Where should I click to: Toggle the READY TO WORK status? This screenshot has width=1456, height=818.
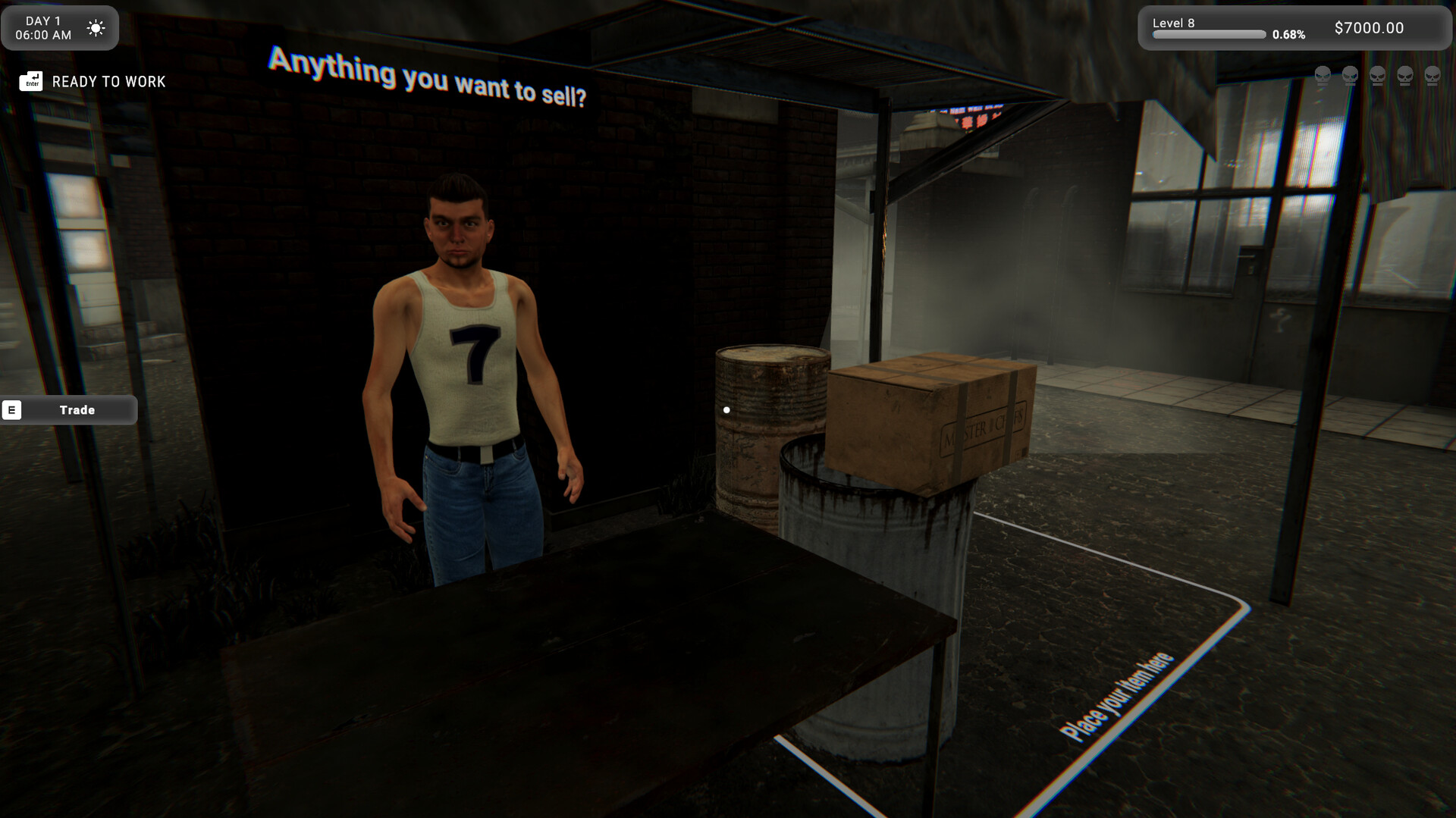coord(108,81)
